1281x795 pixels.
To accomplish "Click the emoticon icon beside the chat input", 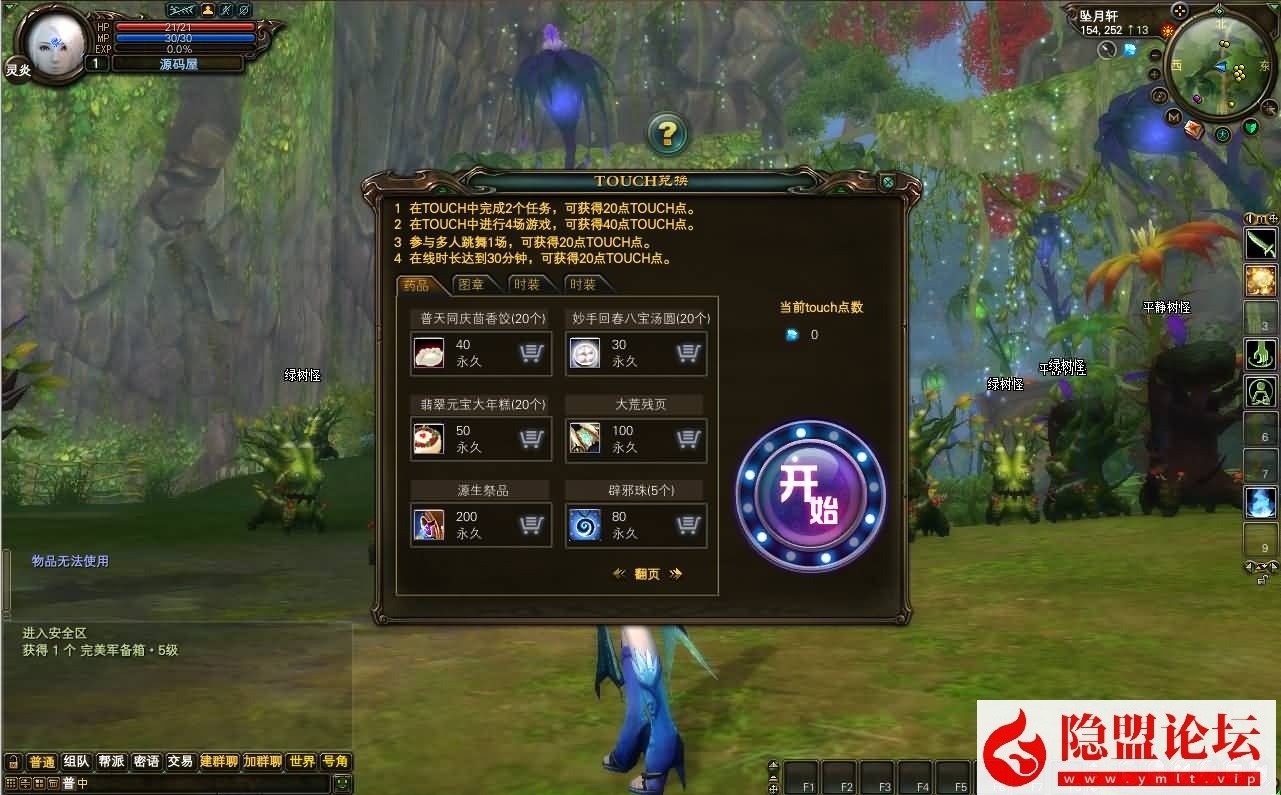I will (x=342, y=784).
